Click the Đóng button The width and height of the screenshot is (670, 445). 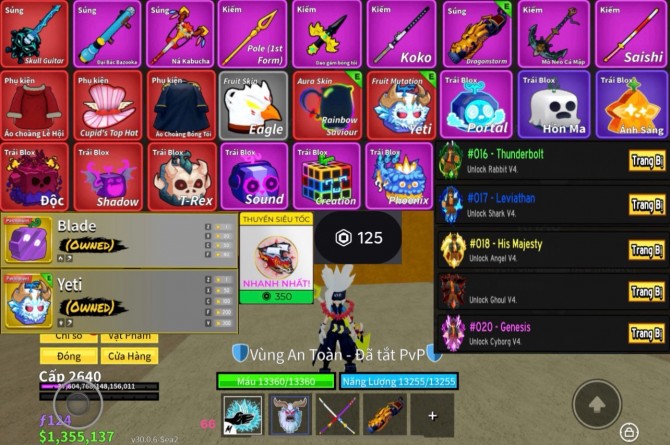(69, 356)
